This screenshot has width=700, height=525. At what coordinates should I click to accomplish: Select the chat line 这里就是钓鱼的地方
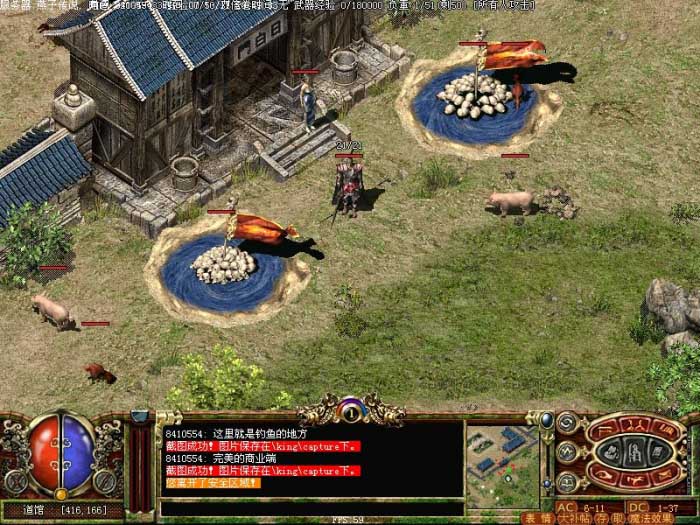(246, 431)
